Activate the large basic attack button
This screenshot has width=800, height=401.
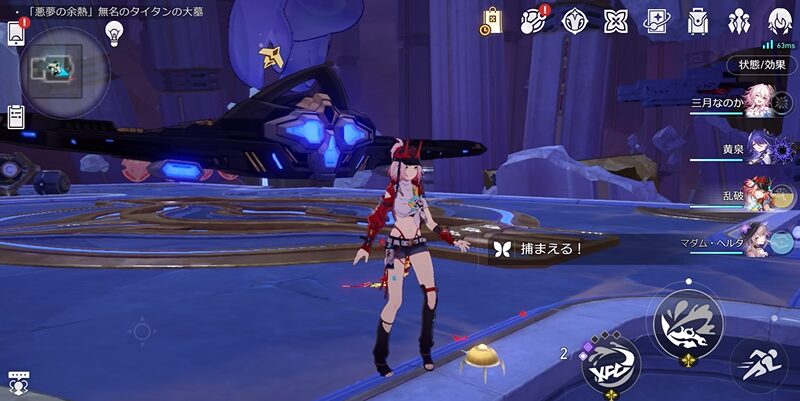[687, 320]
